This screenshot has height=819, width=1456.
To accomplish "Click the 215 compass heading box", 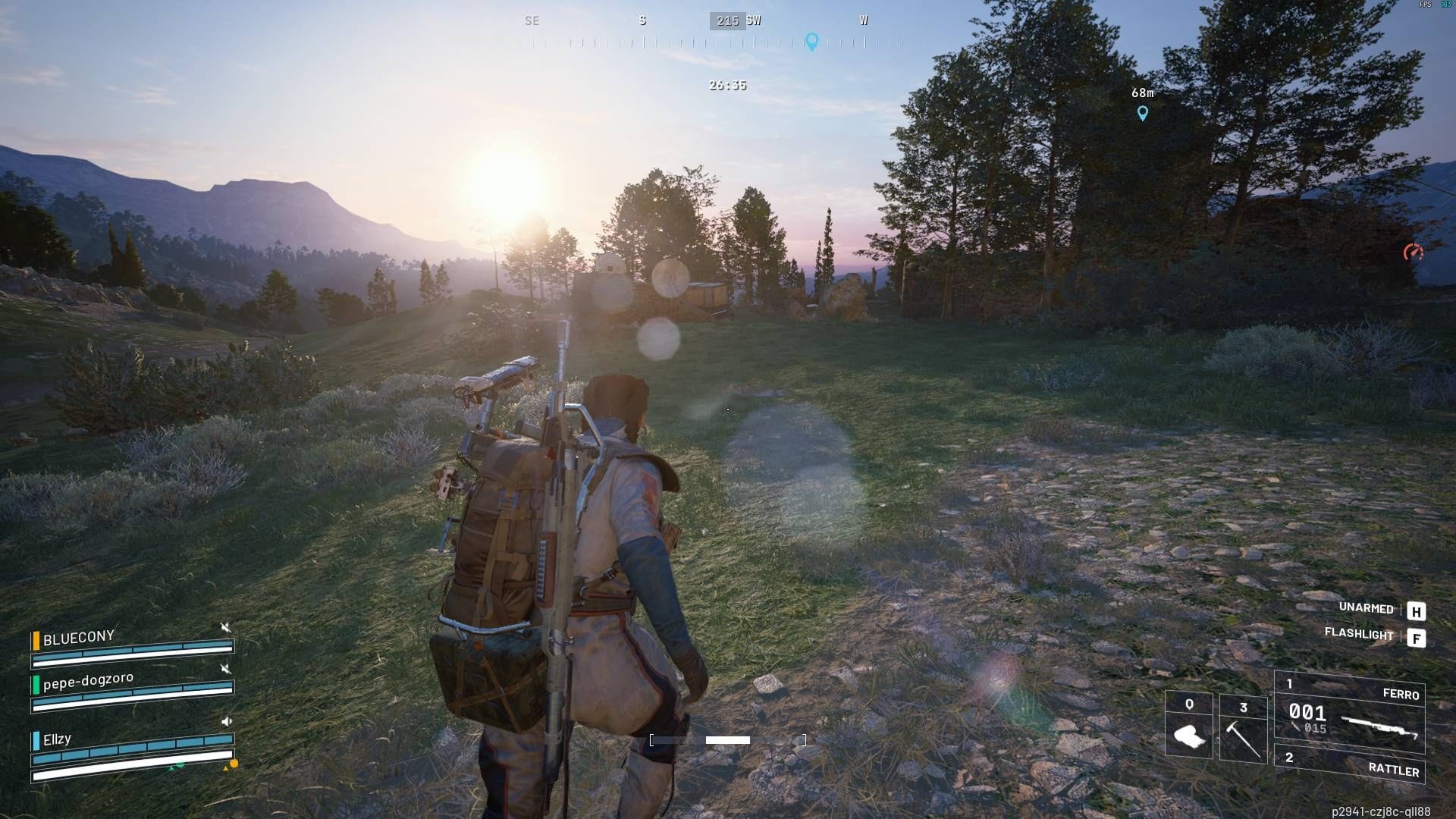I will coord(727,21).
